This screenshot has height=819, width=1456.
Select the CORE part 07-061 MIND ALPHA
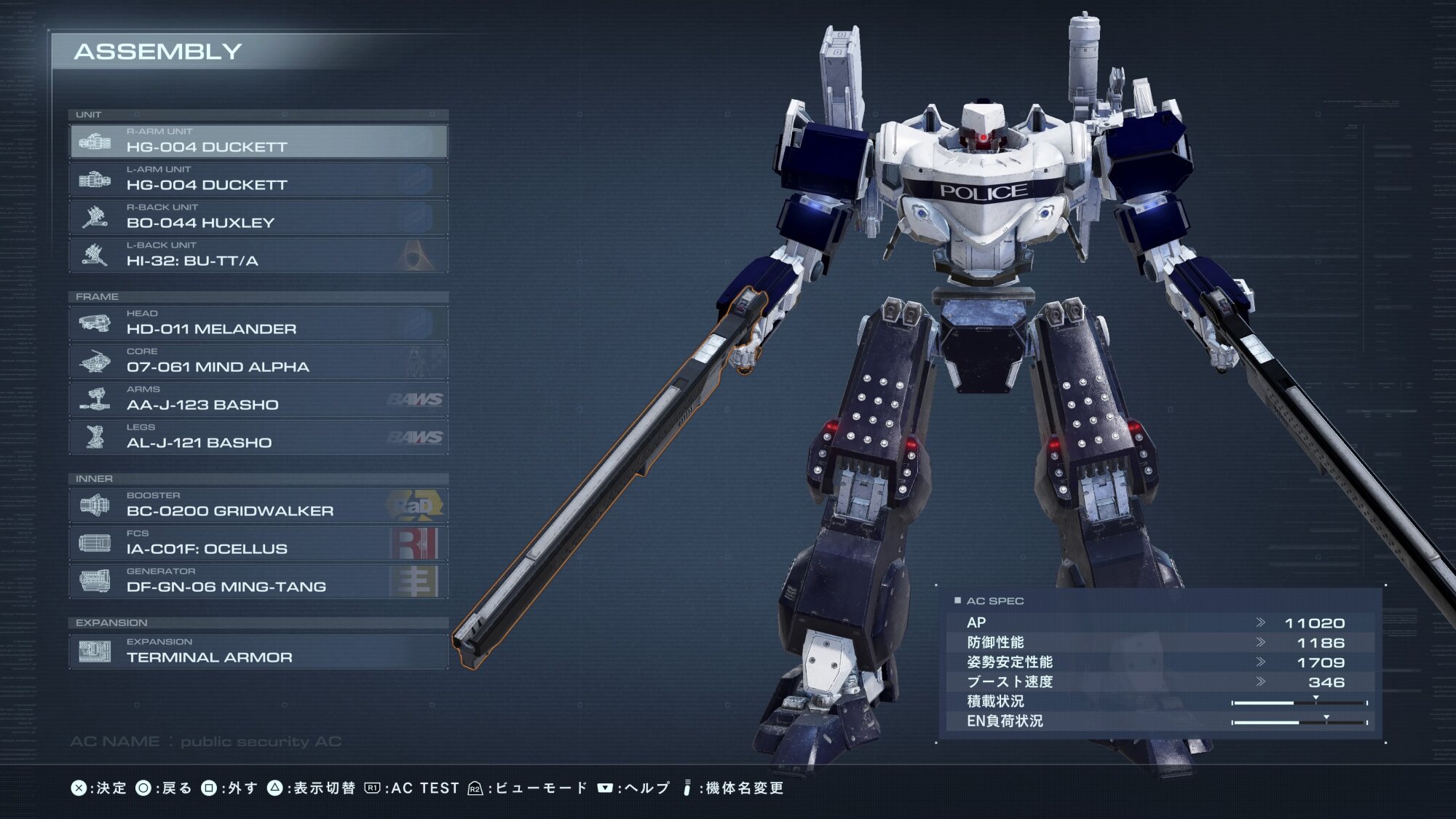(x=258, y=361)
